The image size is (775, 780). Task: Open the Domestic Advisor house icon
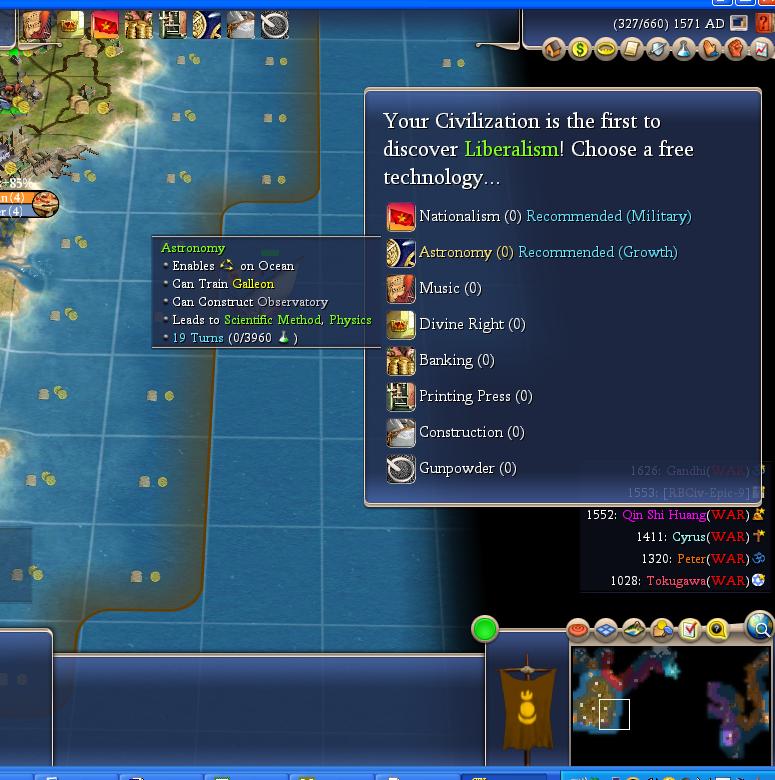(554, 49)
